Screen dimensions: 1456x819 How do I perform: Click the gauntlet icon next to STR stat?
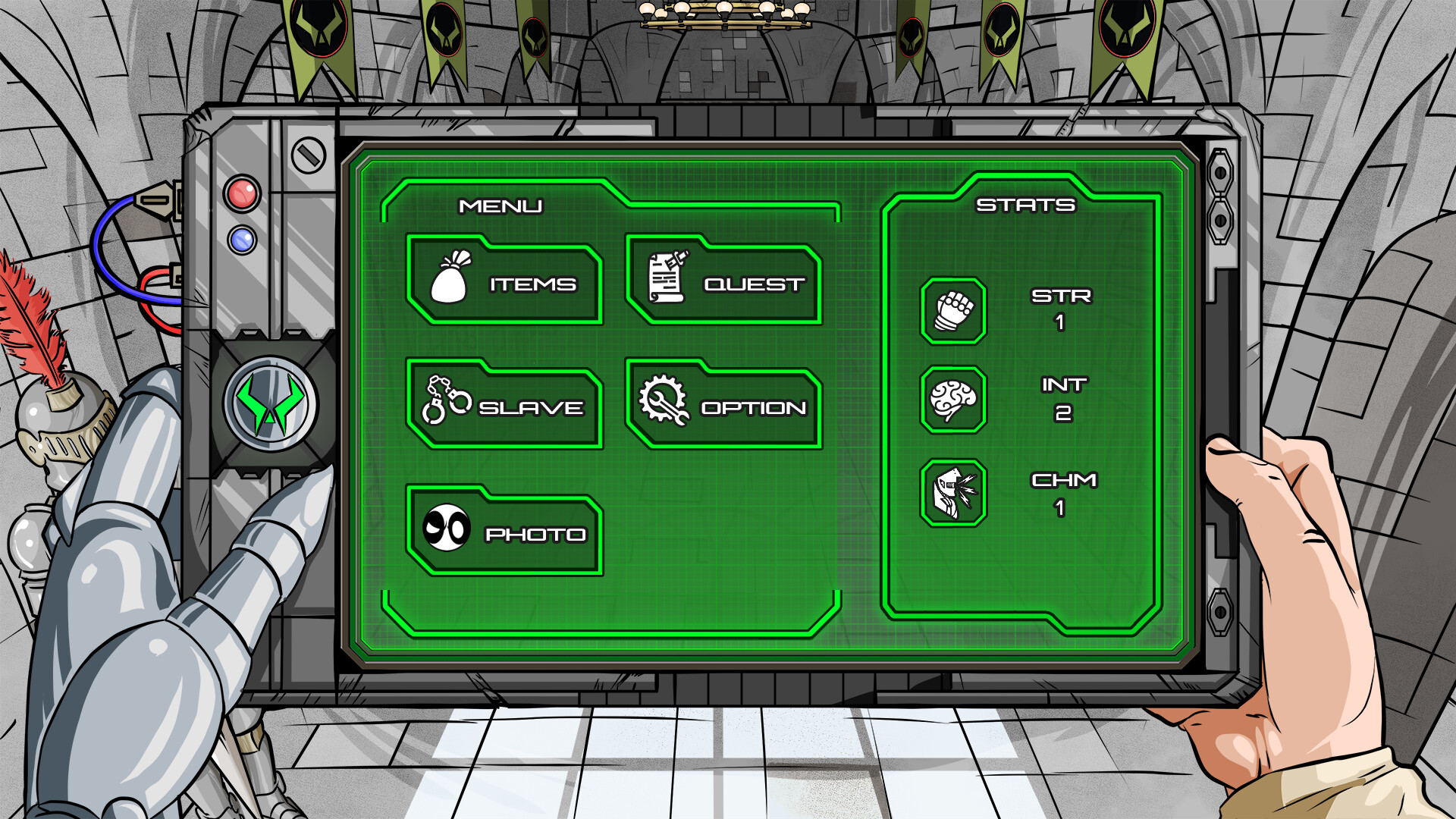pyautogui.click(x=952, y=310)
